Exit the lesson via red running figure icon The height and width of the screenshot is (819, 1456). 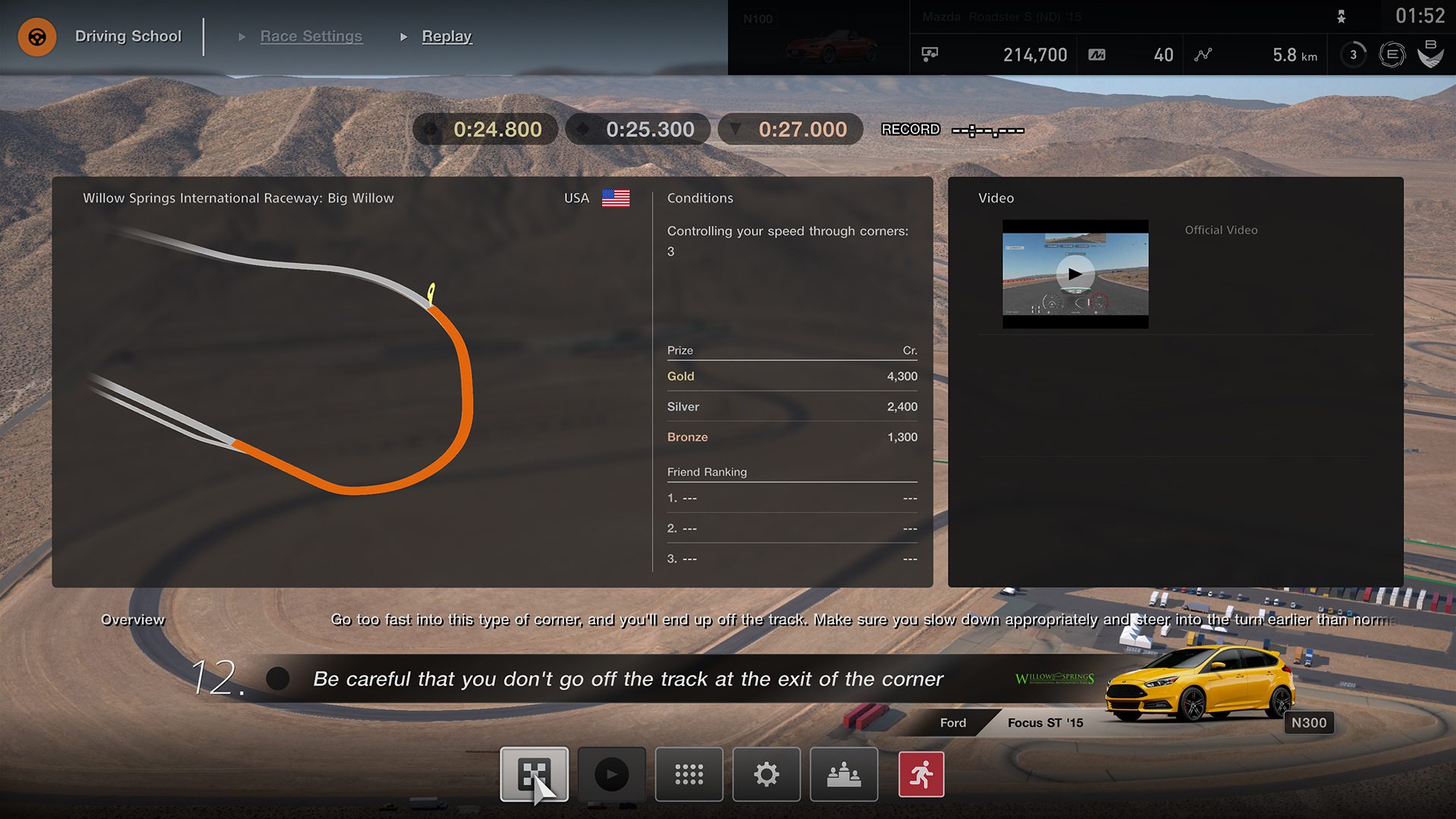coord(921,774)
